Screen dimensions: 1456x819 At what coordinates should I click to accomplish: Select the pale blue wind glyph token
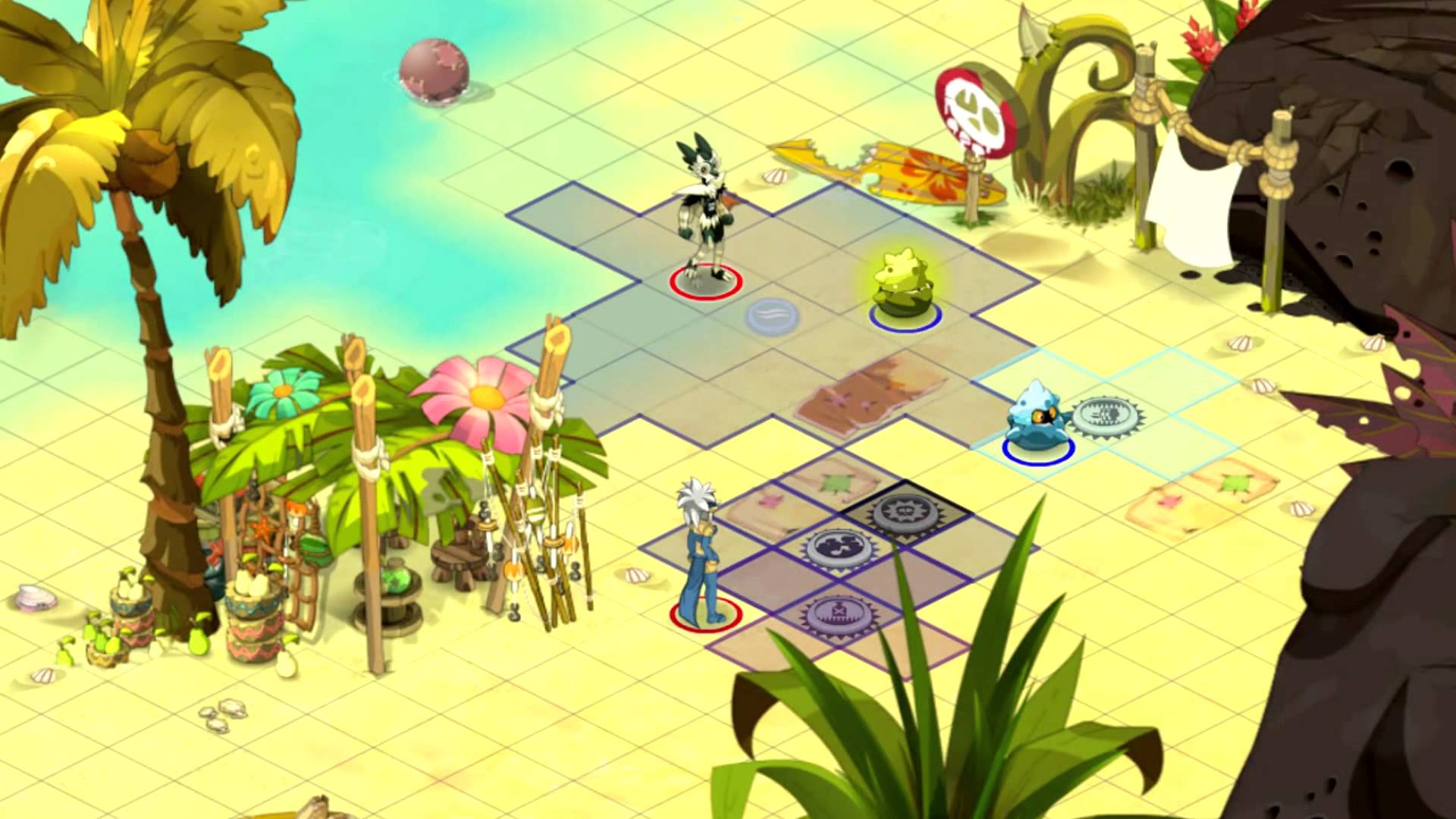click(772, 315)
